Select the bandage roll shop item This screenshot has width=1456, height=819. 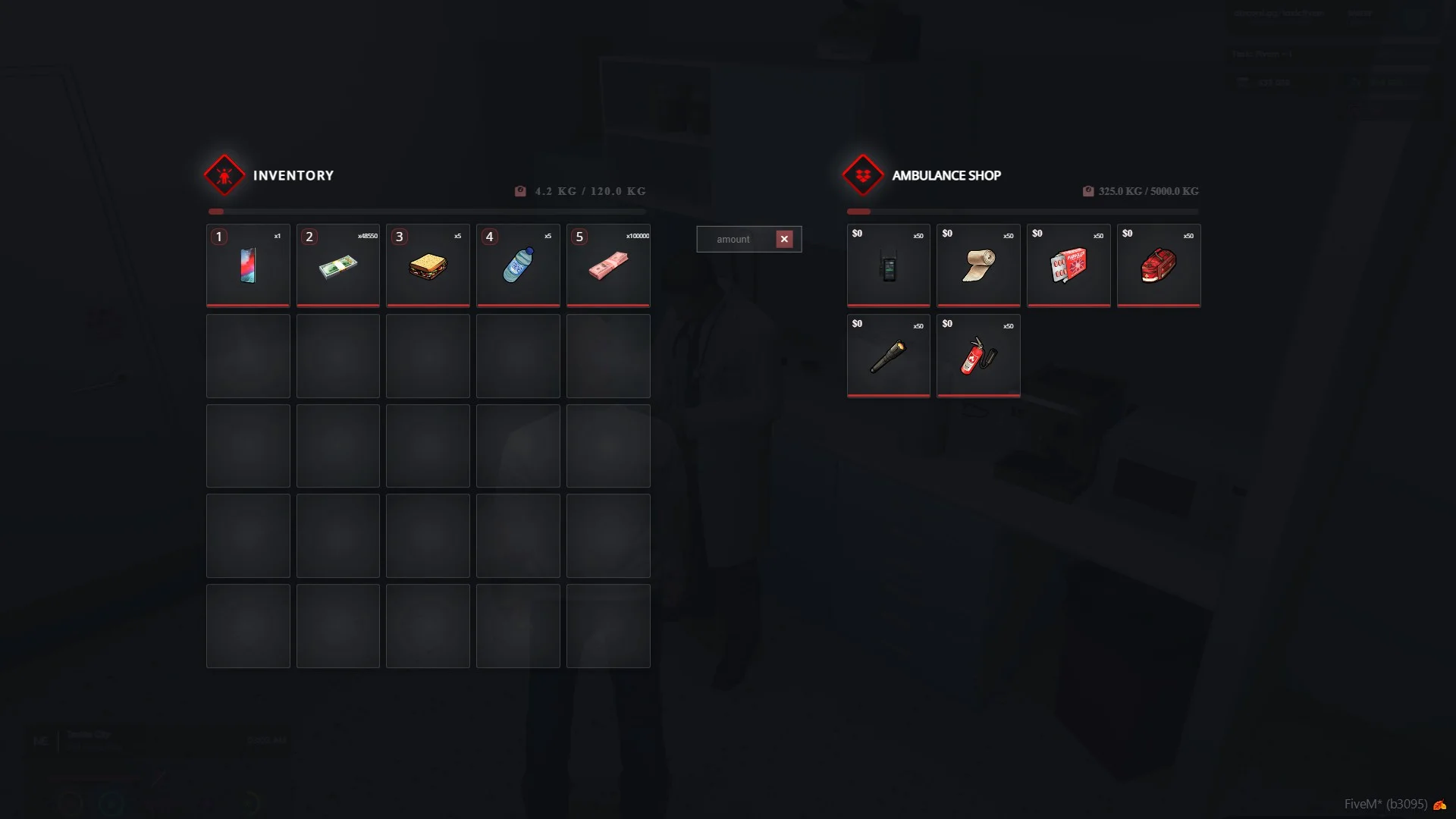tap(978, 266)
